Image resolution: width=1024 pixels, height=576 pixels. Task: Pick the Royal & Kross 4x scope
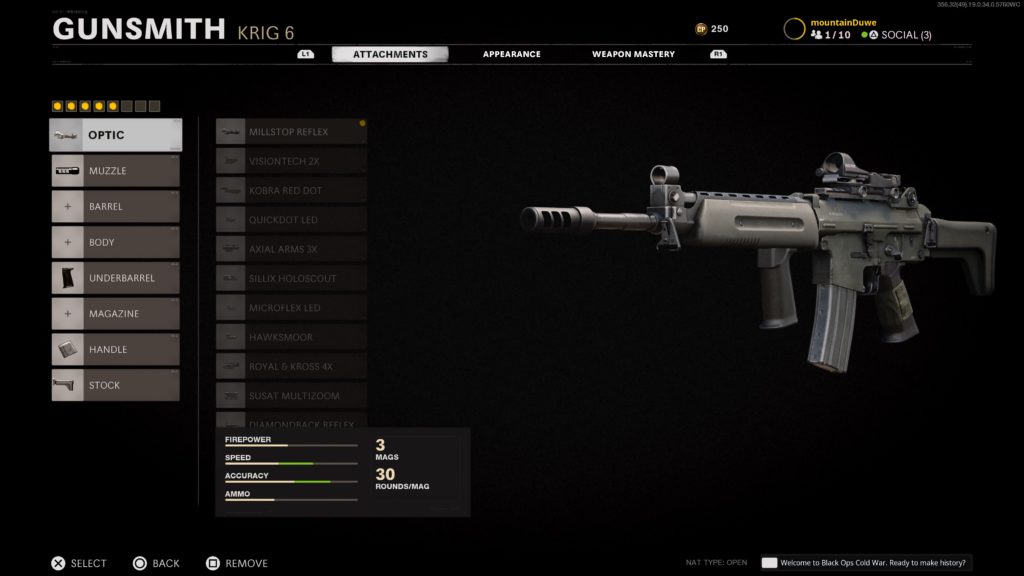pos(291,367)
